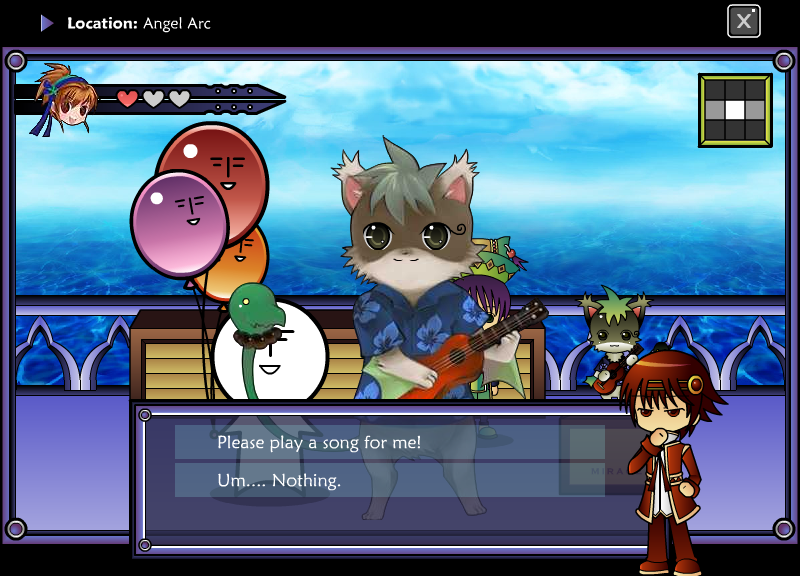The width and height of the screenshot is (800, 576).
Task: Close the game window with X
Action: click(x=743, y=21)
